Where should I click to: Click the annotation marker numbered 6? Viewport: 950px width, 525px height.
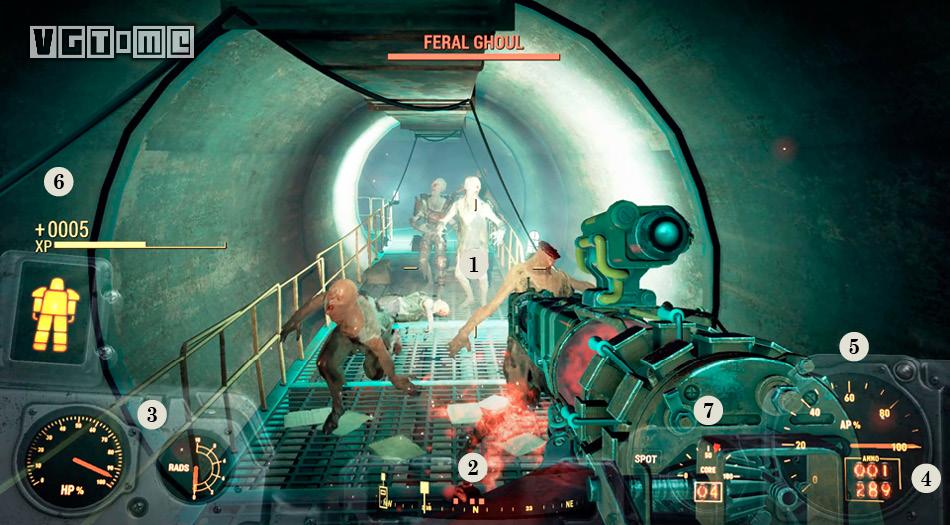[59, 182]
